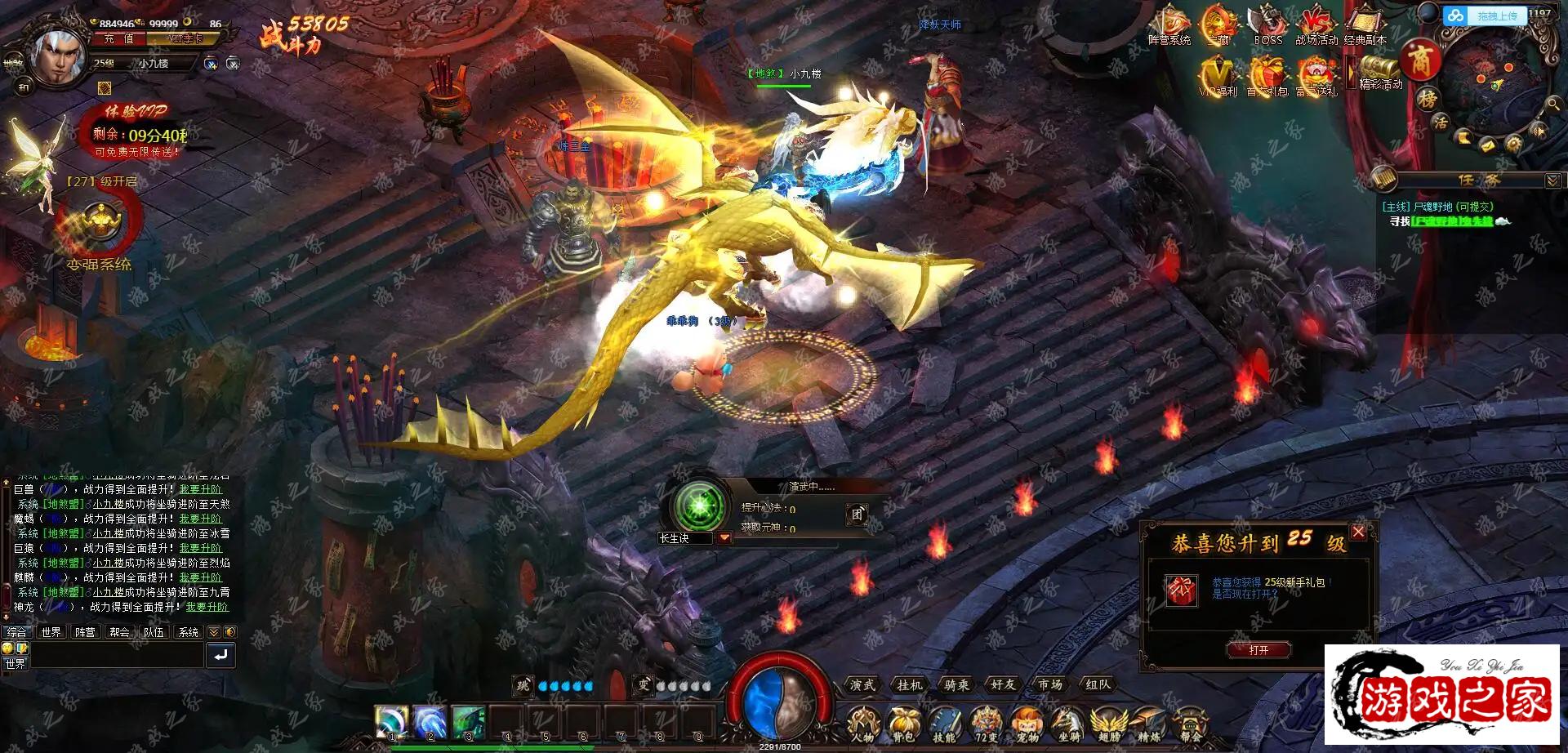Image resolution: width=1568 pixels, height=753 pixels.
Task: Open the 背包 inventory bag
Action: 902,724
